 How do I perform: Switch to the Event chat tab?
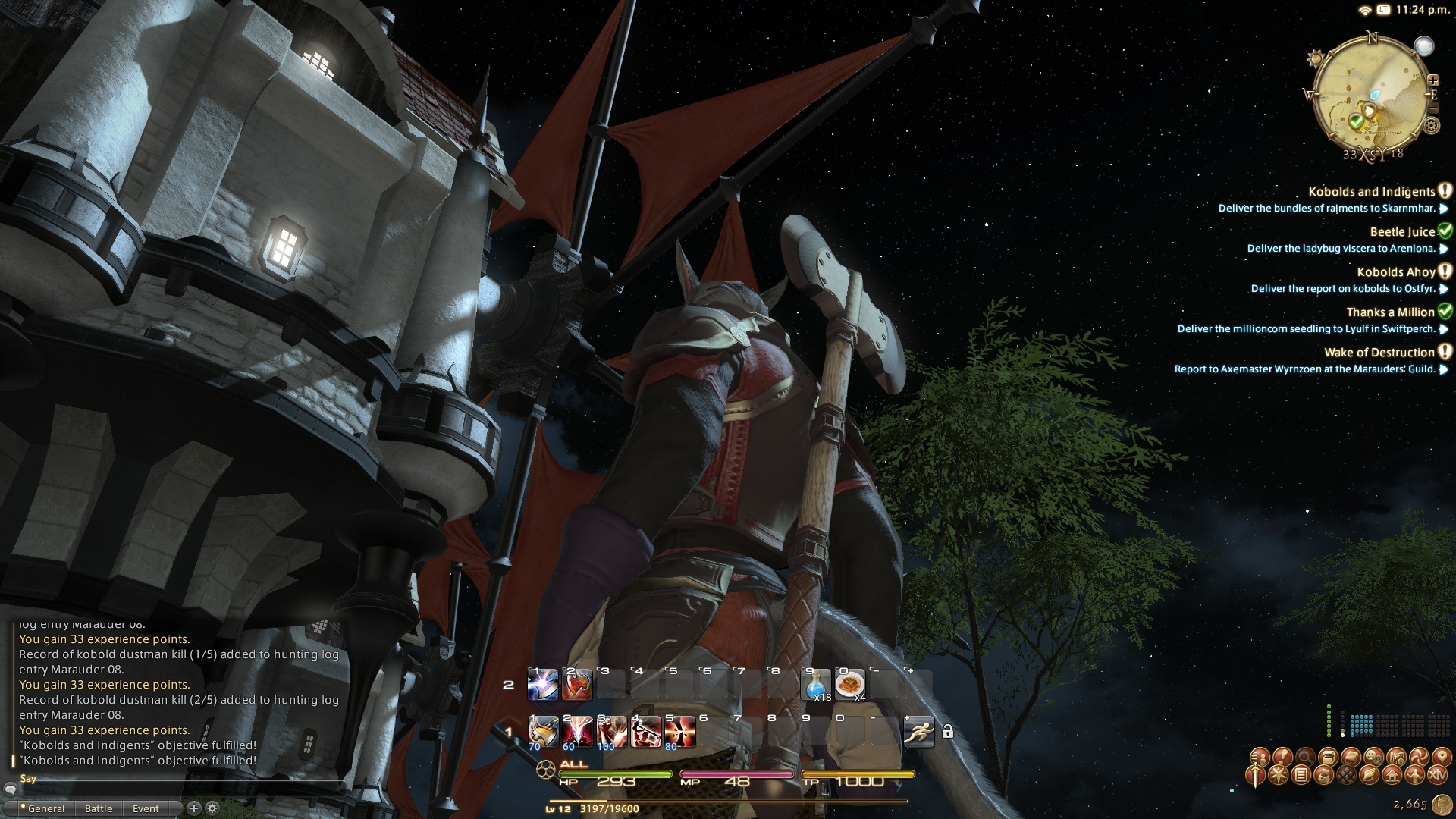(x=146, y=808)
